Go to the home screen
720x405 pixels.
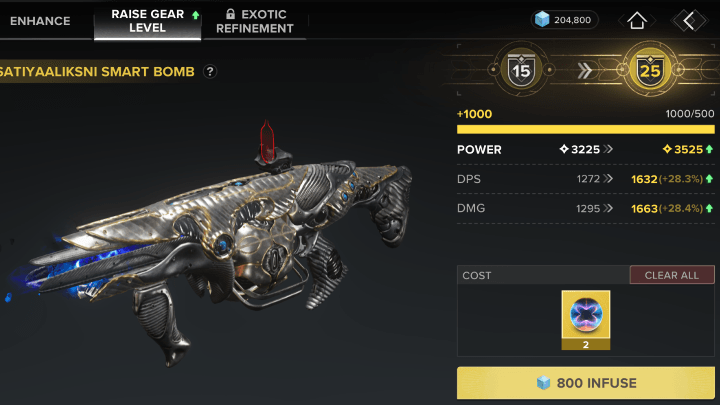point(637,20)
